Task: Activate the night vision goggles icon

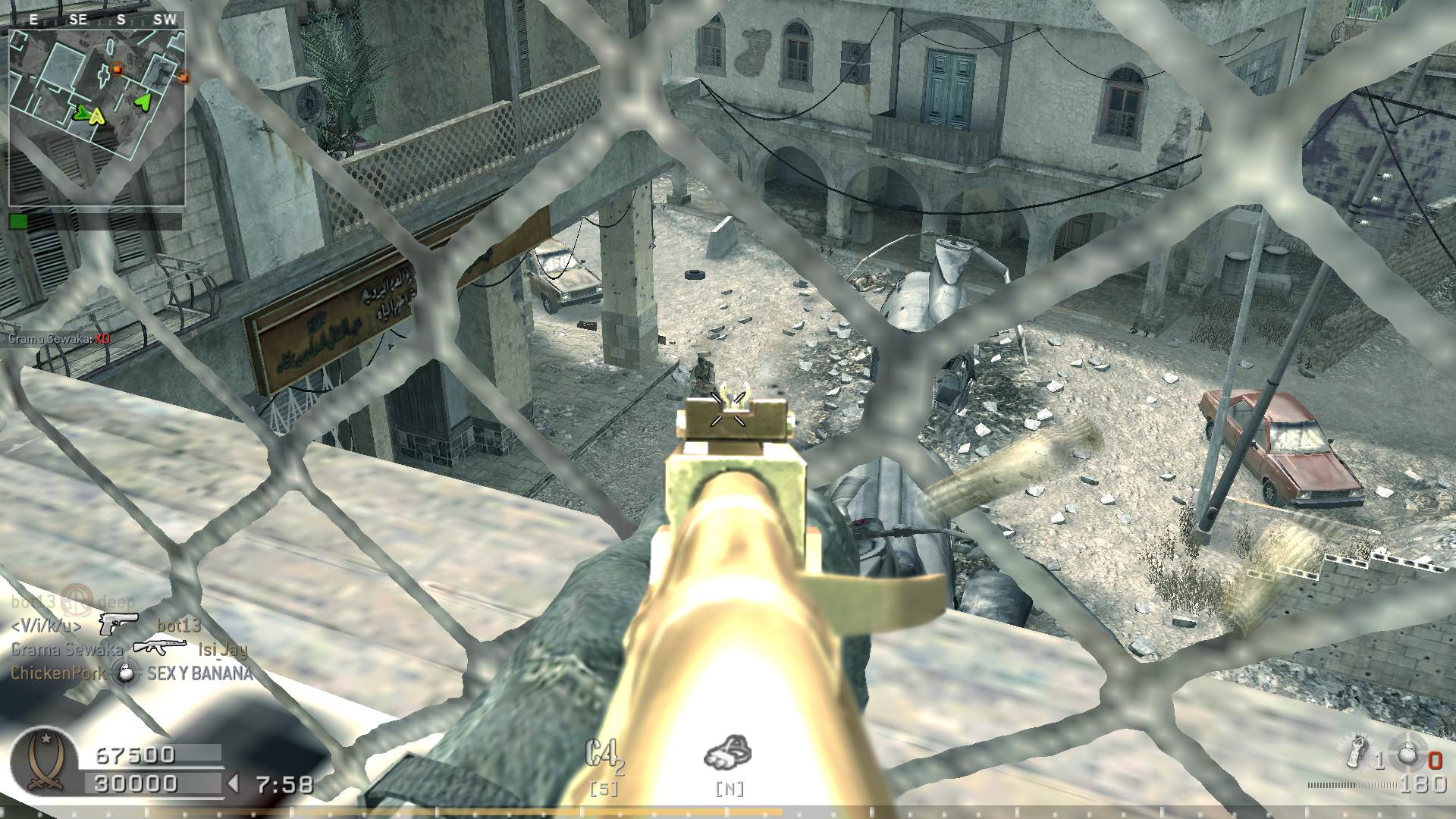Action: 728,752
